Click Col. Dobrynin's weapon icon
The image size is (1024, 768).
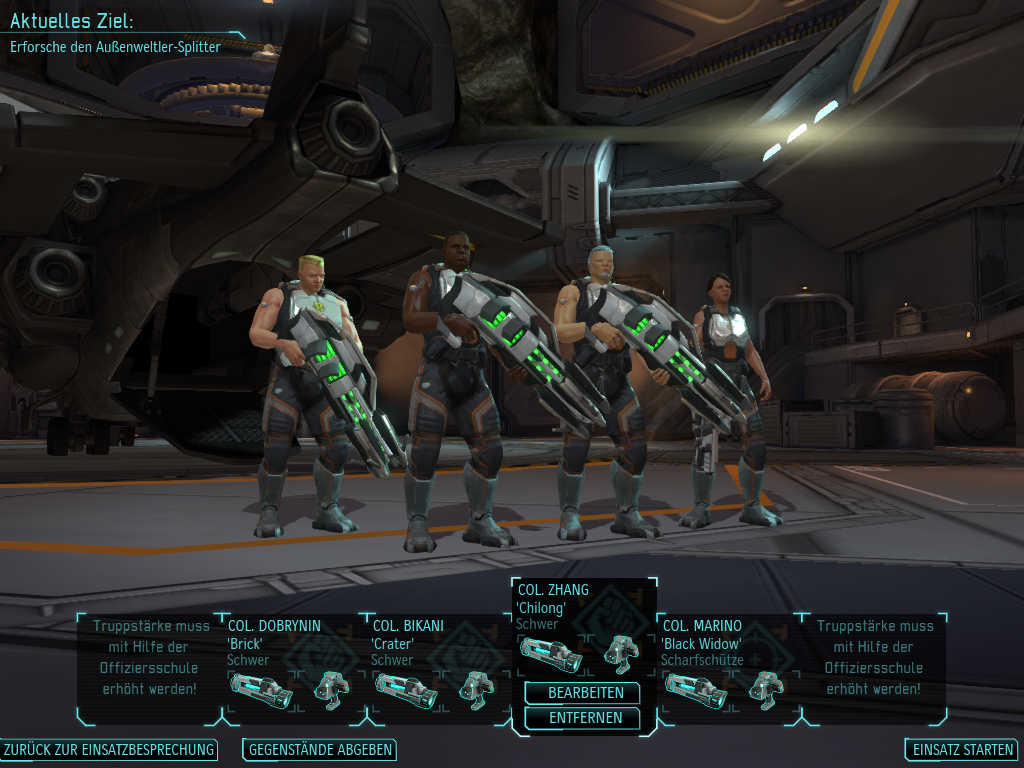pyautogui.click(x=261, y=689)
